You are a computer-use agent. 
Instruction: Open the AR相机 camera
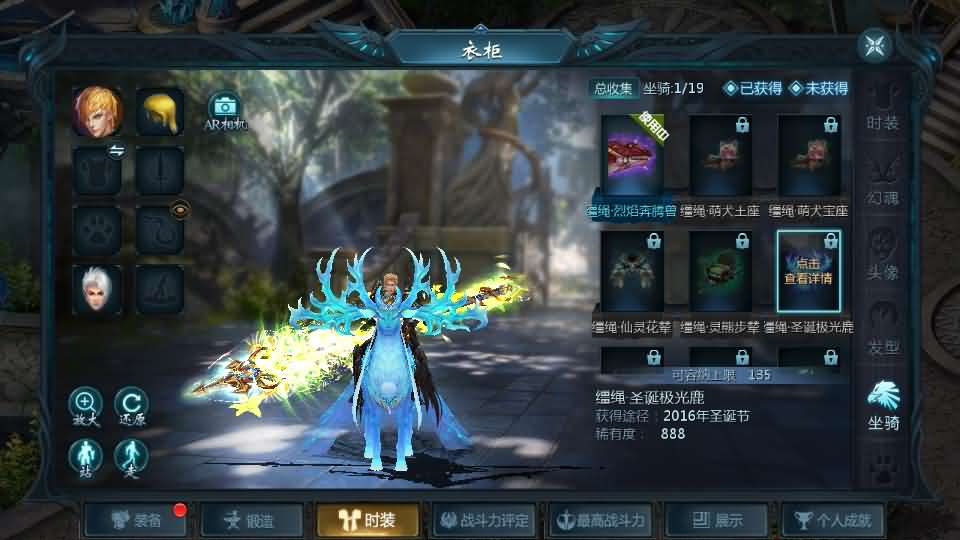coord(225,110)
